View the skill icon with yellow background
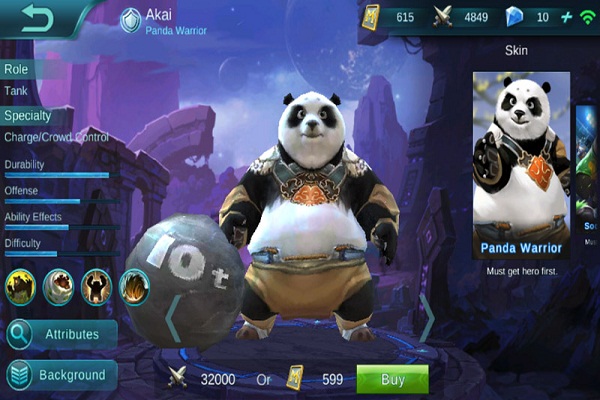600x400 pixels. tap(20, 286)
